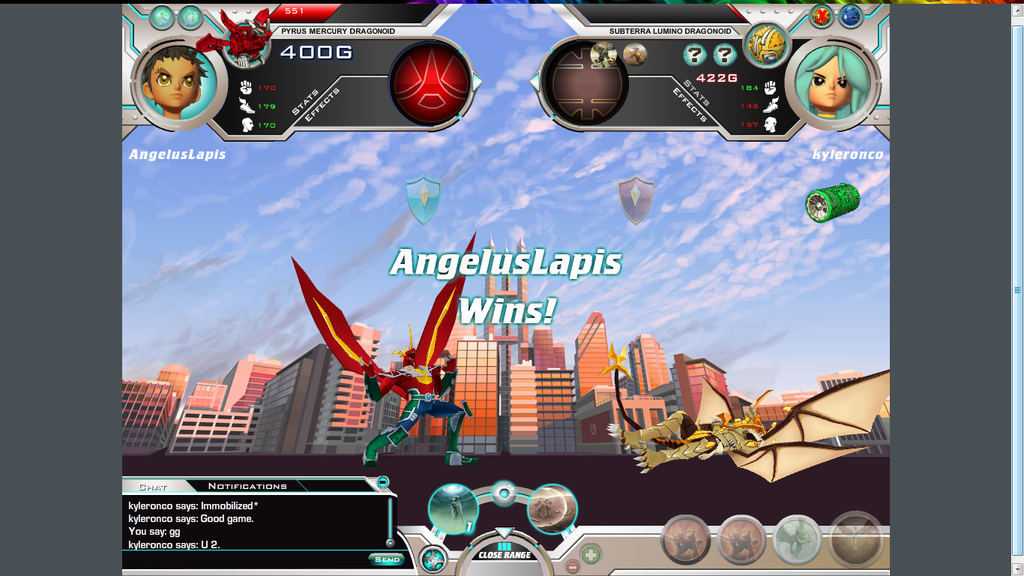Click the AngelusLapis player portrait
The image size is (1024, 576).
tap(176, 84)
